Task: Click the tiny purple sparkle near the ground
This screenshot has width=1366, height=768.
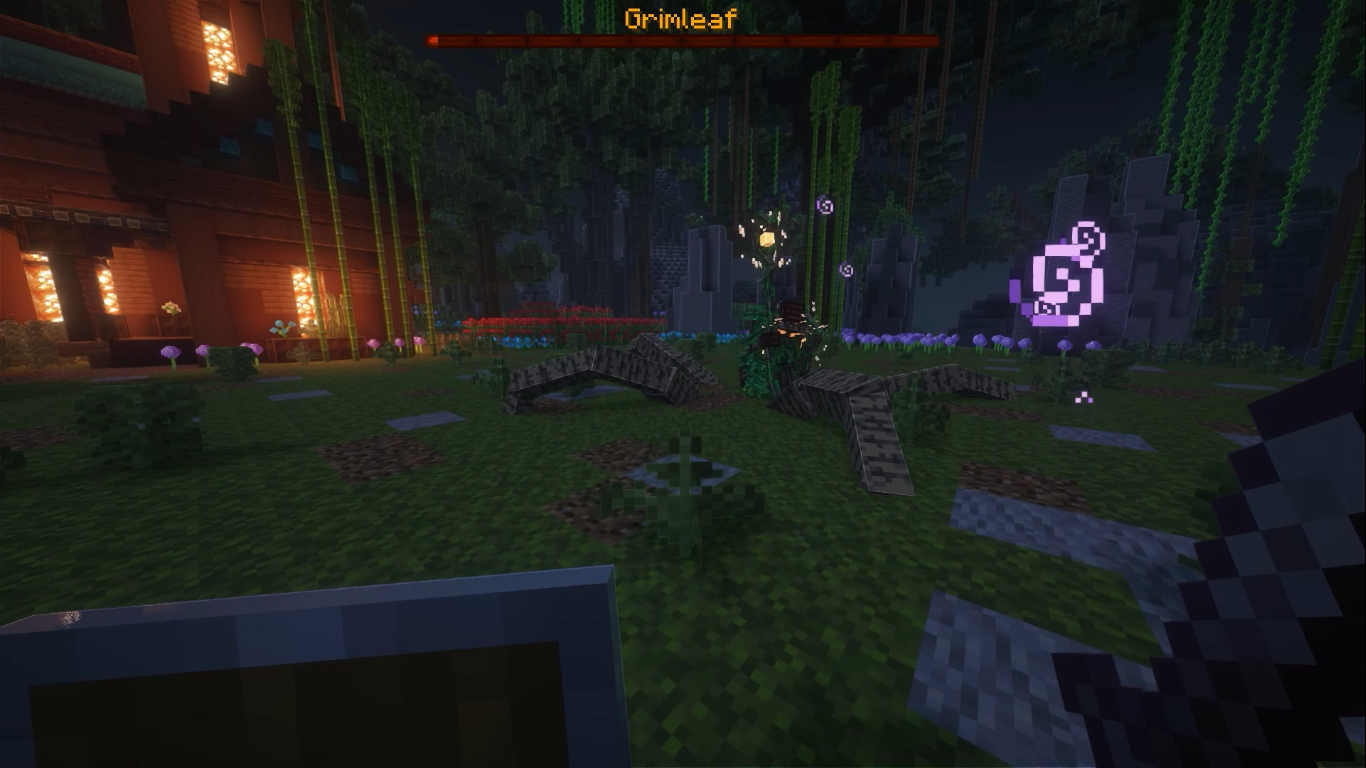Action: tap(1082, 398)
